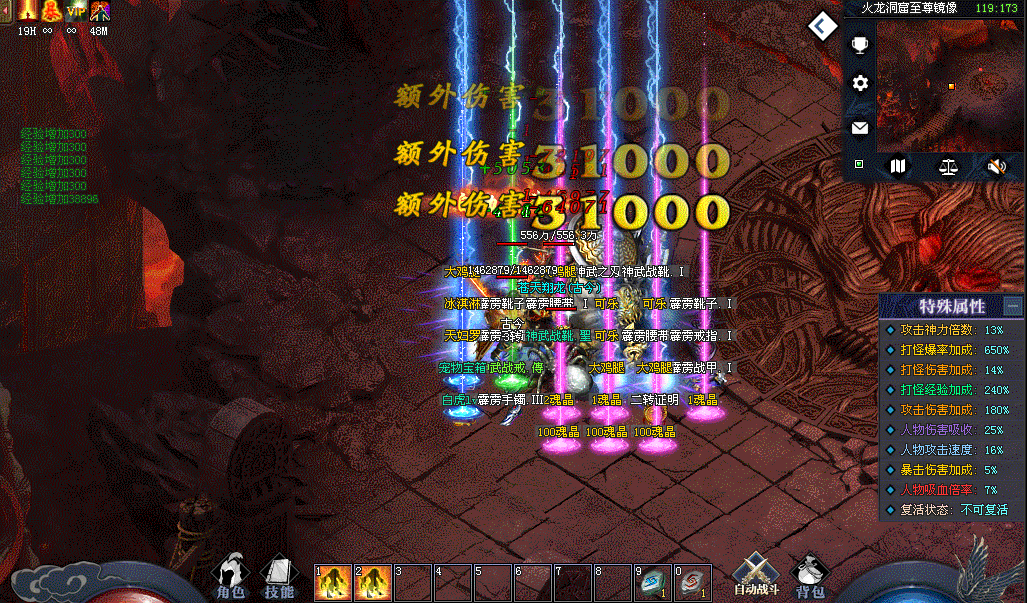The width and height of the screenshot is (1027, 603).
Task: Click the balance scales icon
Action: click(948, 166)
